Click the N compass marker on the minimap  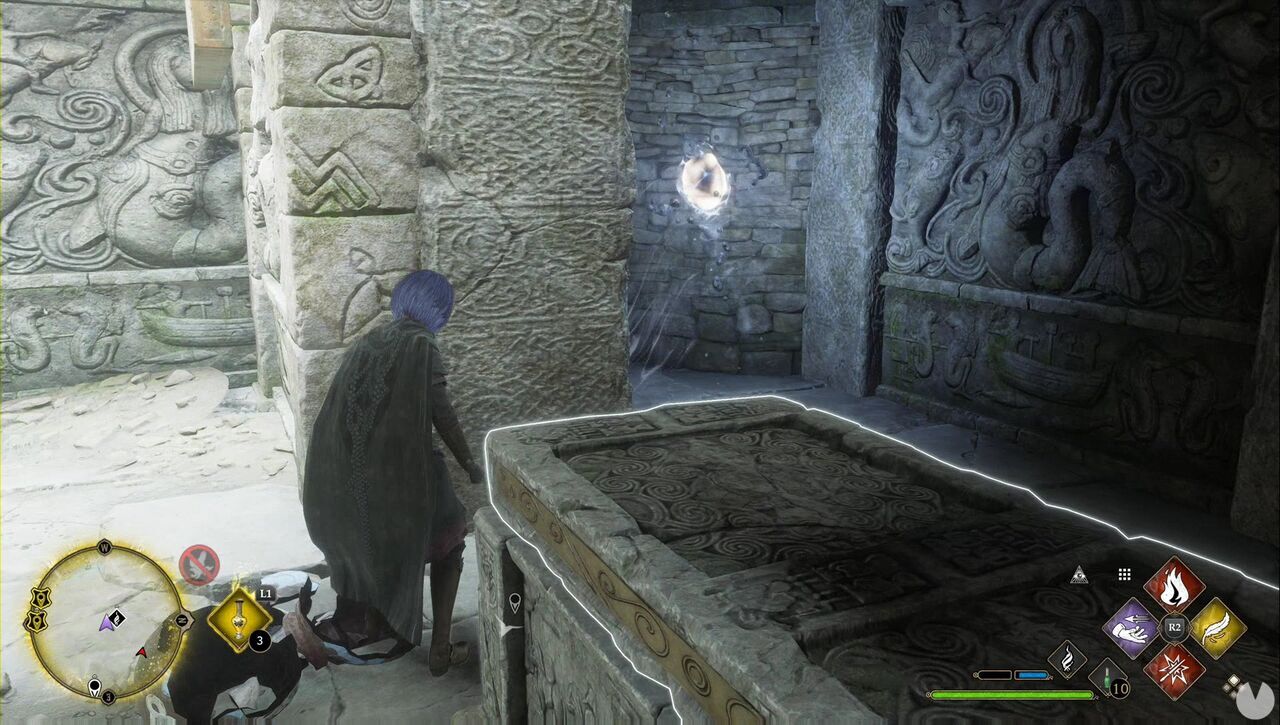(x=184, y=620)
